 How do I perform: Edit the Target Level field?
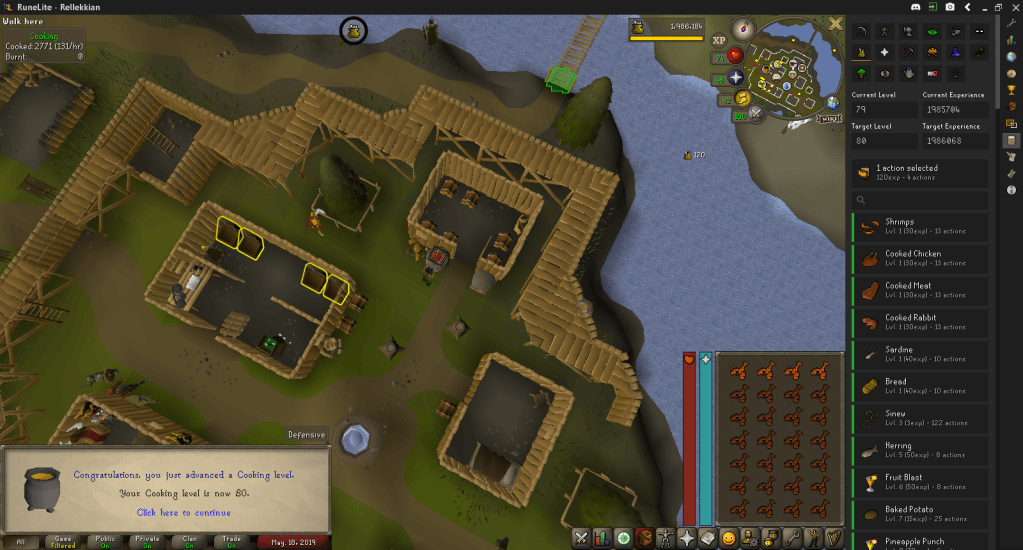[x=884, y=141]
